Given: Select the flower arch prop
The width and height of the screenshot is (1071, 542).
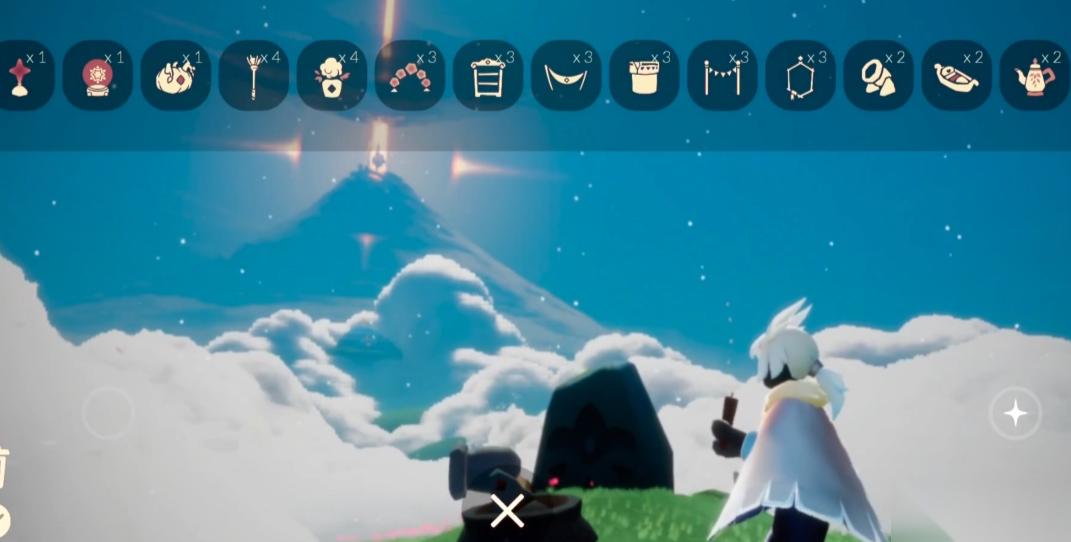Looking at the screenshot, I should 409,75.
